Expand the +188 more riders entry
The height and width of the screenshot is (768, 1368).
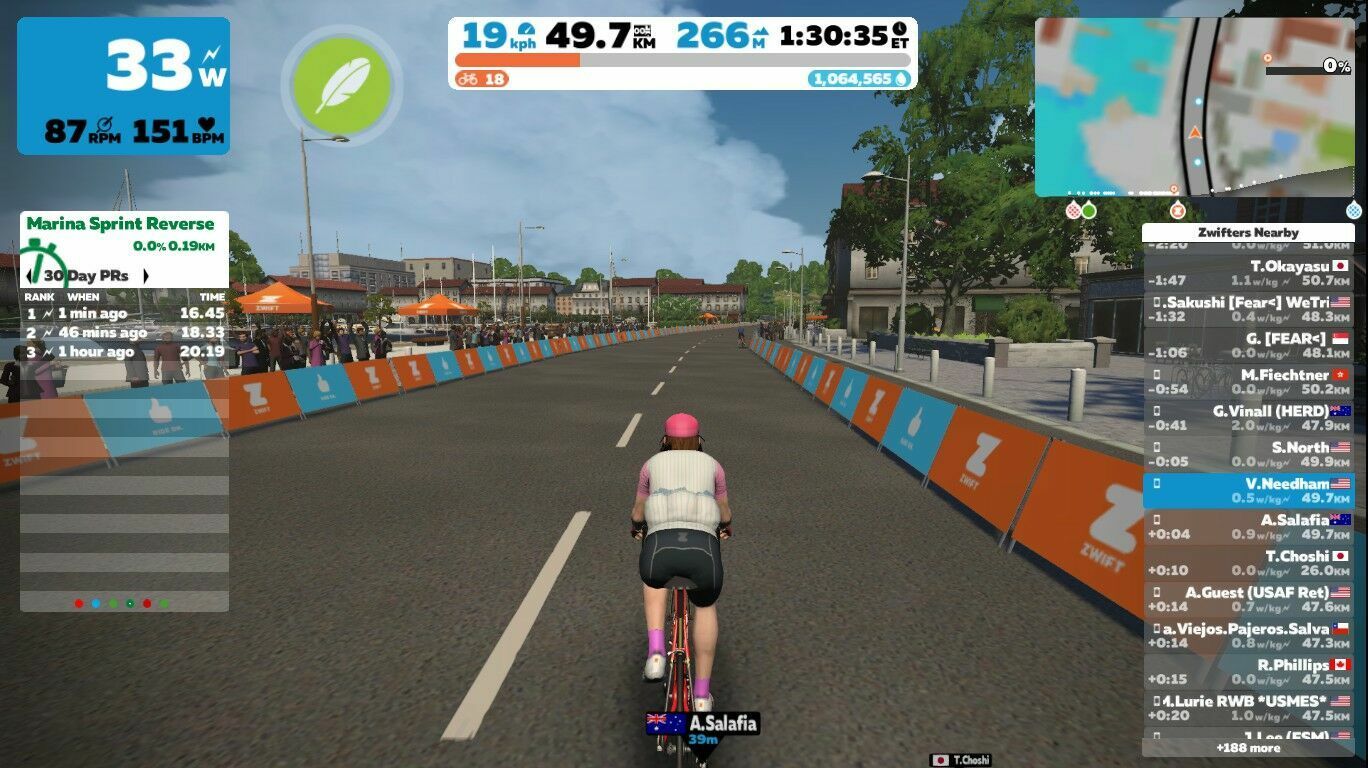pyautogui.click(x=1247, y=747)
